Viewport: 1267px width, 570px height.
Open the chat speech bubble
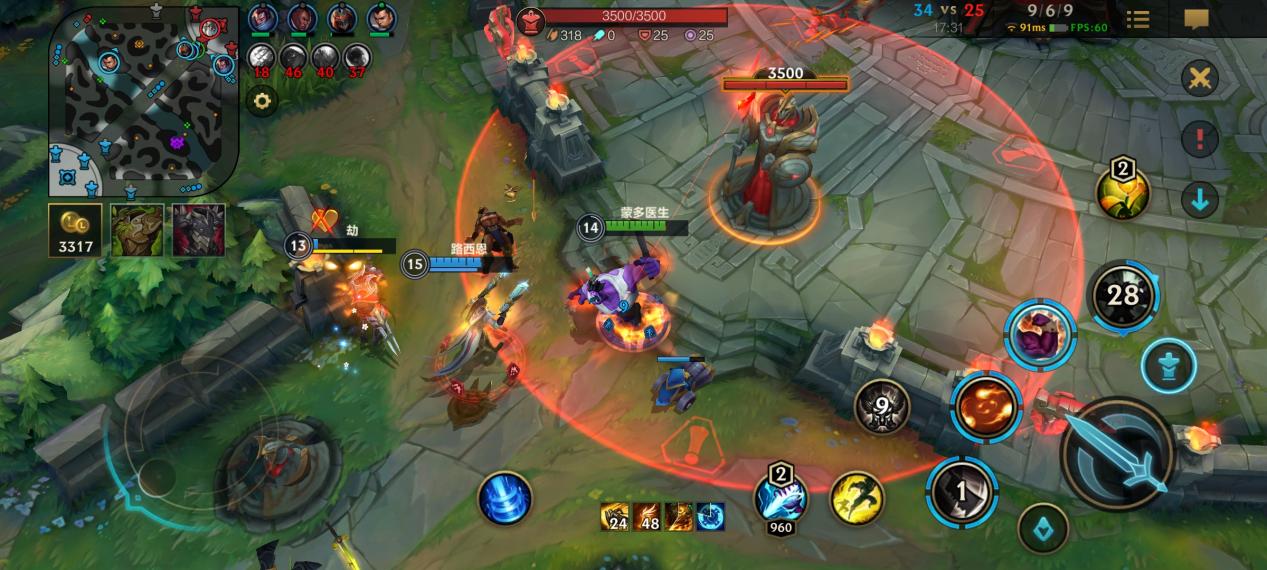click(1196, 19)
